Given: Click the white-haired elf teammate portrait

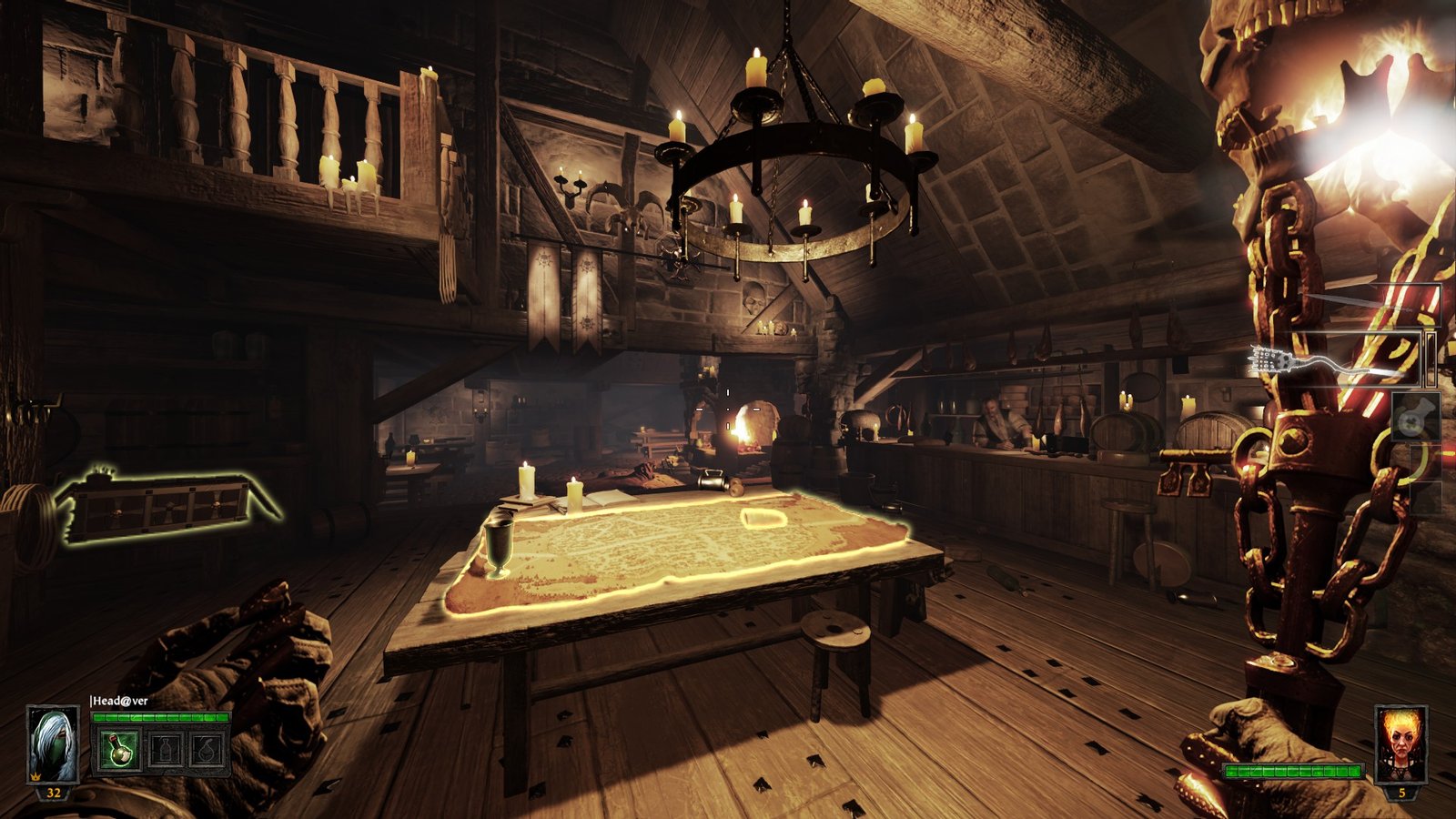Looking at the screenshot, I should click(x=53, y=744).
